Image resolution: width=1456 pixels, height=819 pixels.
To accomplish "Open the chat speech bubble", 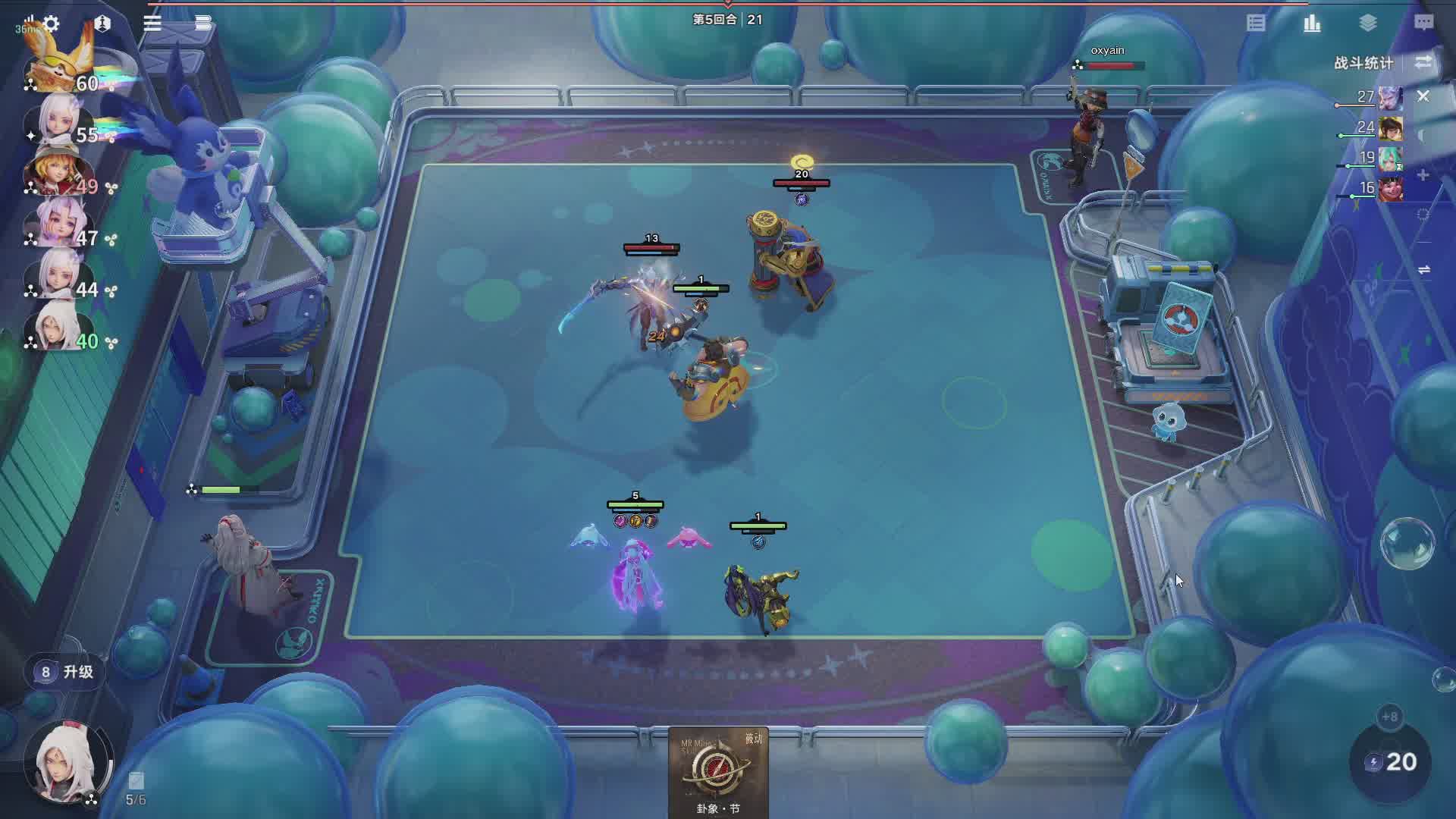I will click(1423, 24).
